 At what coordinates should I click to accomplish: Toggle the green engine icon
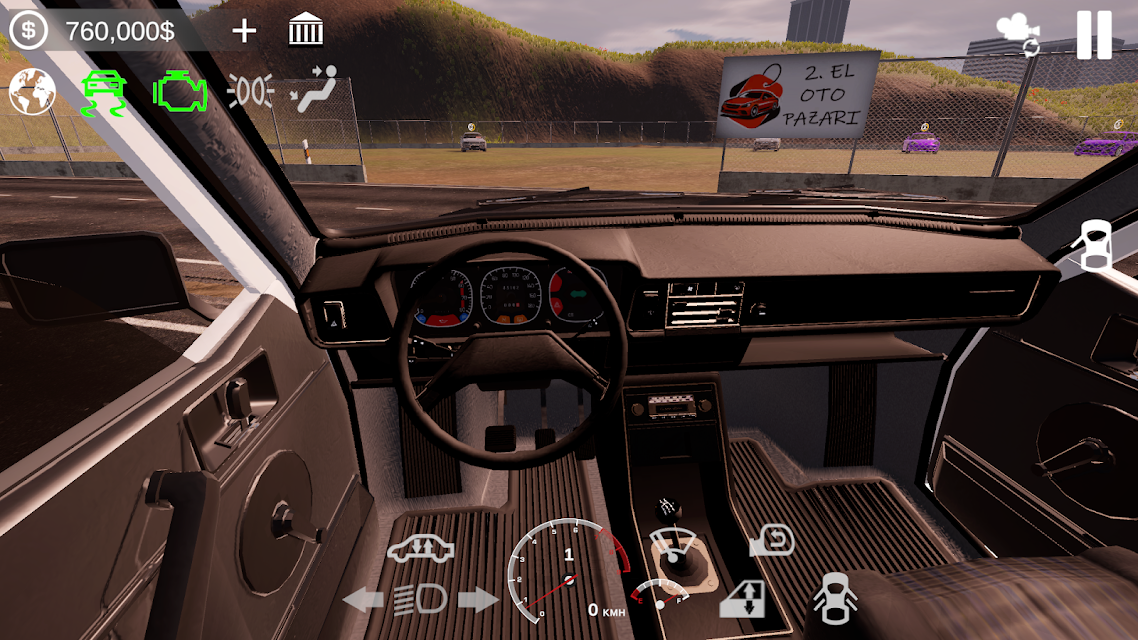pos(180,93)
